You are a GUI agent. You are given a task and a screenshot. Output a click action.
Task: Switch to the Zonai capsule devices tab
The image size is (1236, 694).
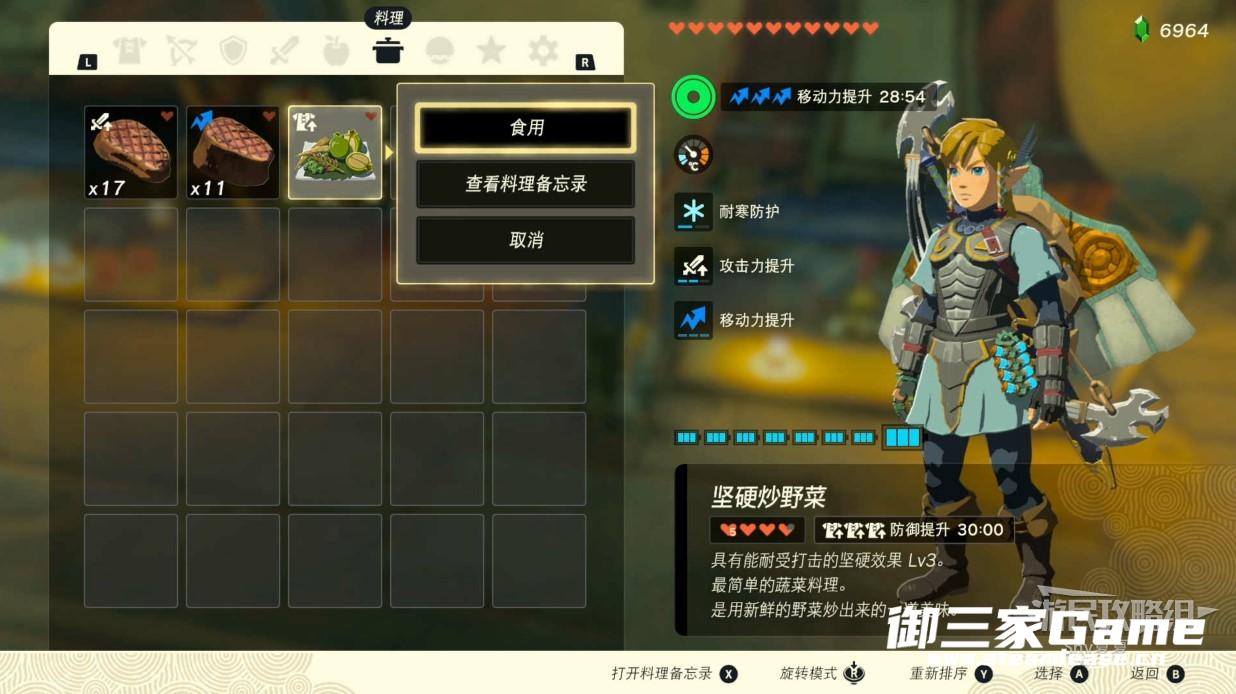440,50
